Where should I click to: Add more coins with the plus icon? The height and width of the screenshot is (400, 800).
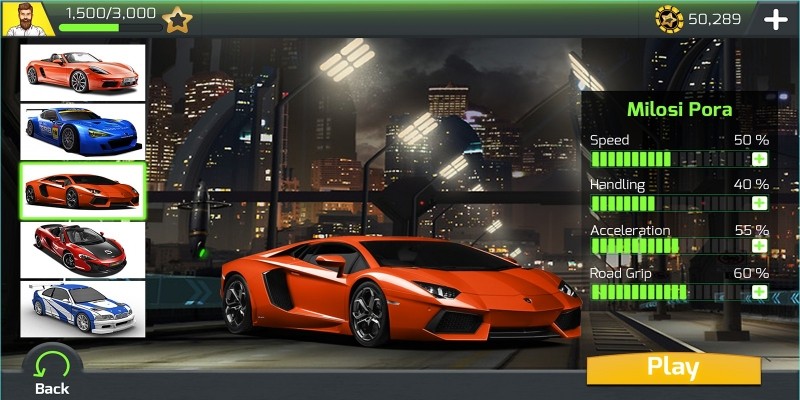pyautogui.click(x=775, y=19)
